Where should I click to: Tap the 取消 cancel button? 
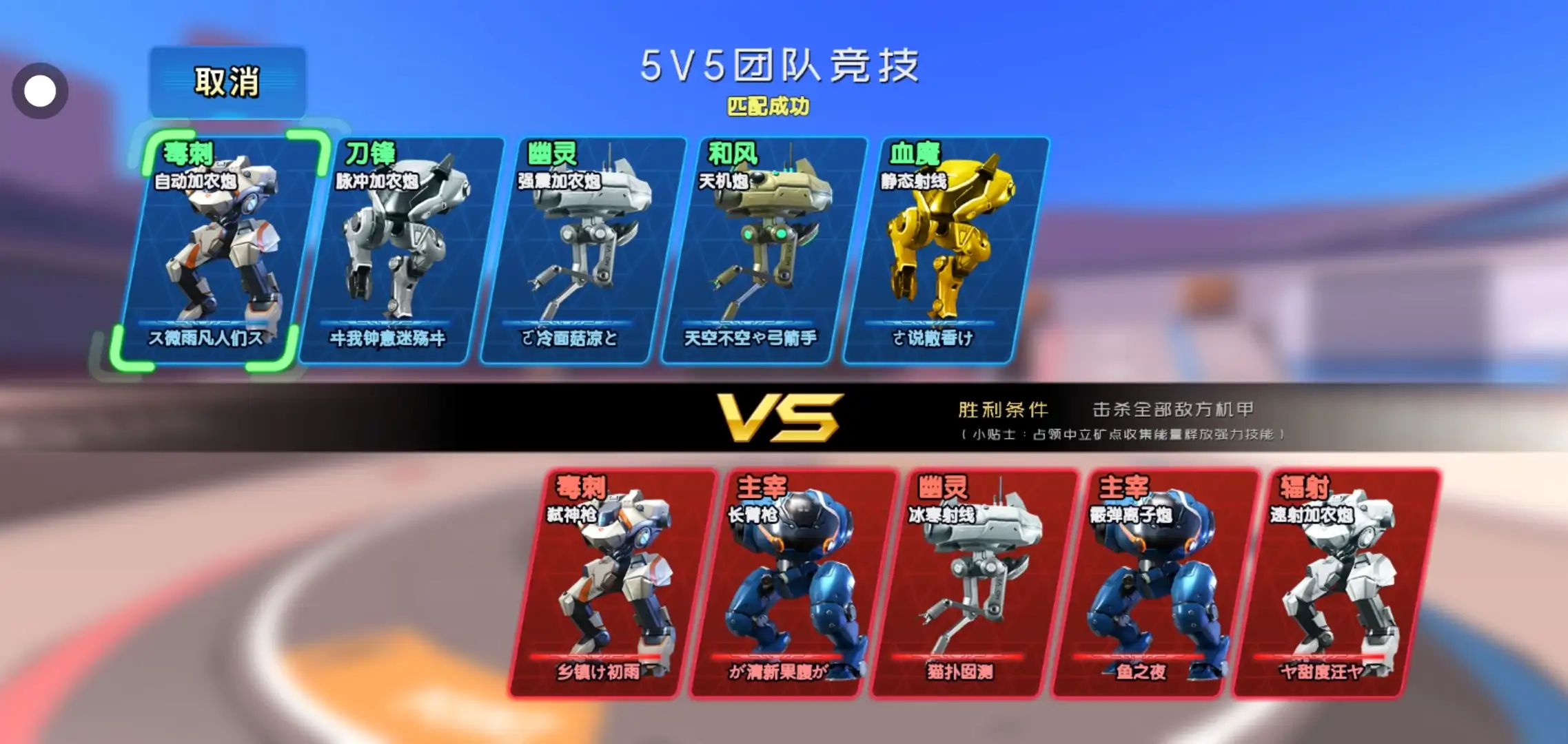tap(227, 82)
